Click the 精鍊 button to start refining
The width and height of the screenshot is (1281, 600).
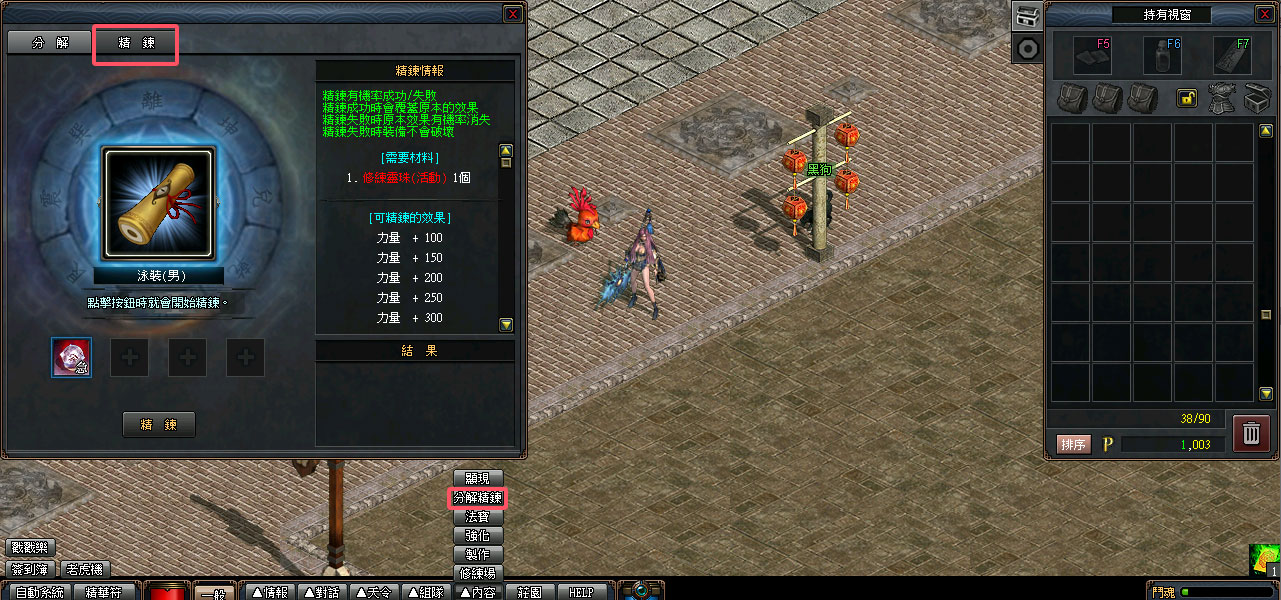coord(159,424)
